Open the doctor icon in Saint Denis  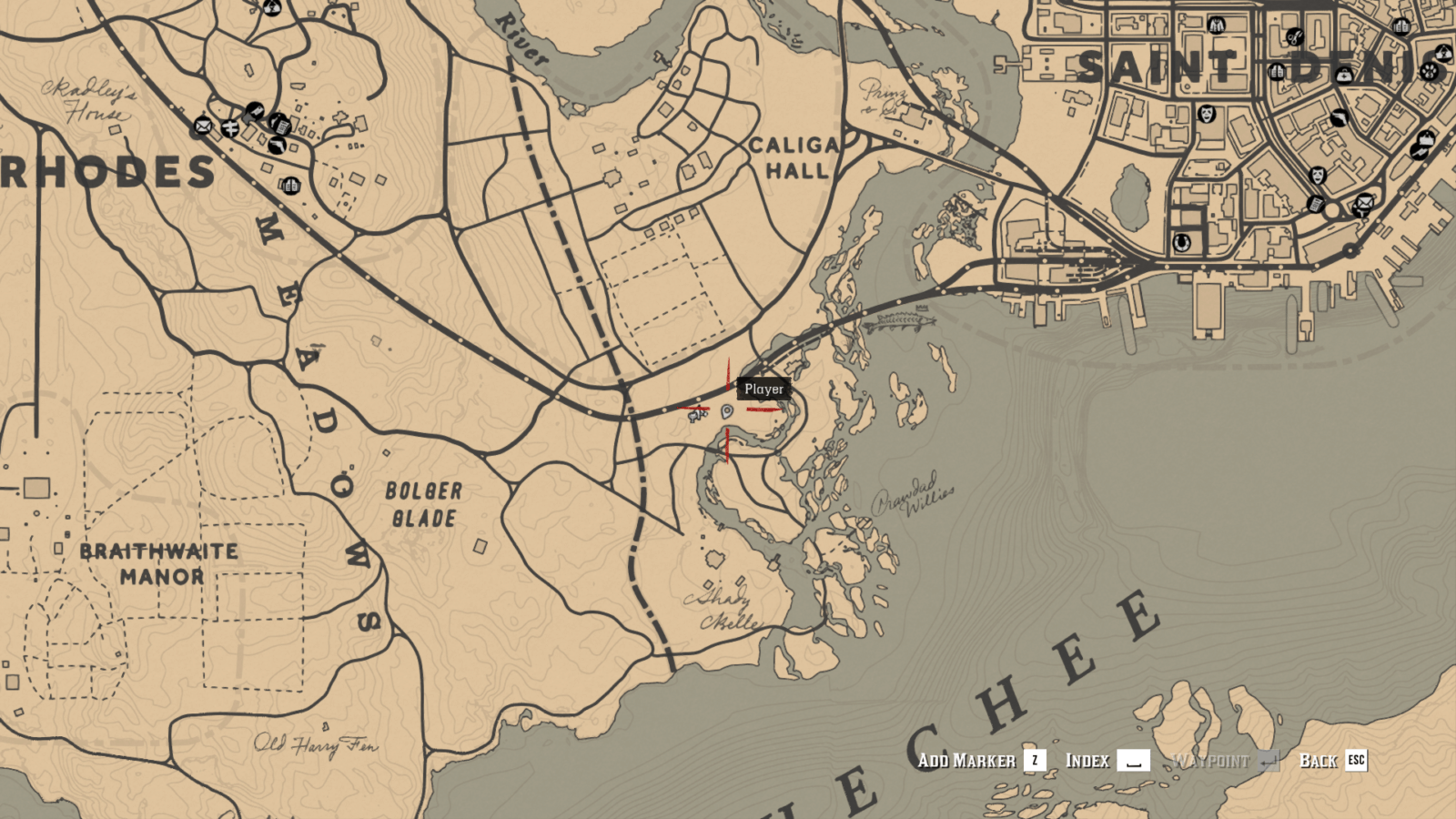pyautogui.click(x=1344, y=76)
